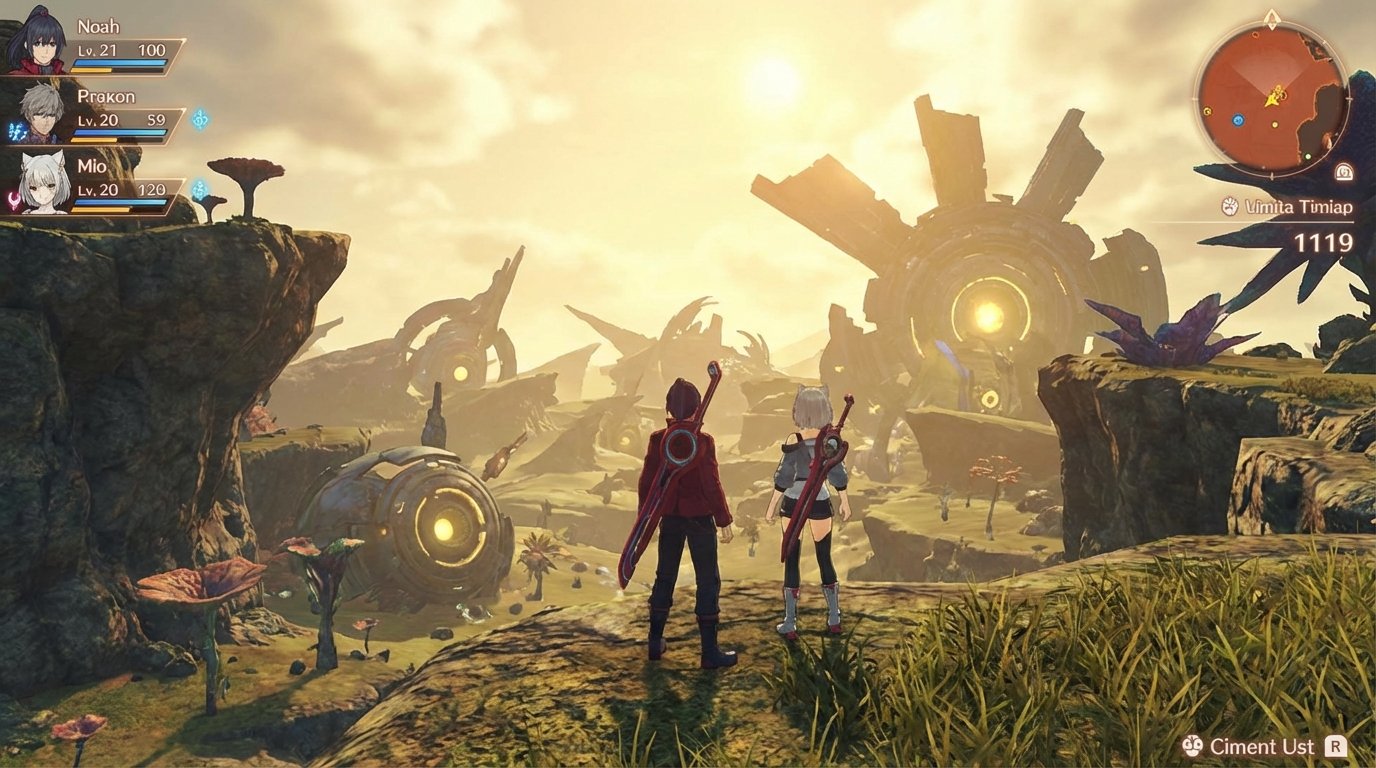Click the paw icon before Vimita Timiap
Image resolution: width=1376 pixels, height=768 pixels.
pos(1228,205)
